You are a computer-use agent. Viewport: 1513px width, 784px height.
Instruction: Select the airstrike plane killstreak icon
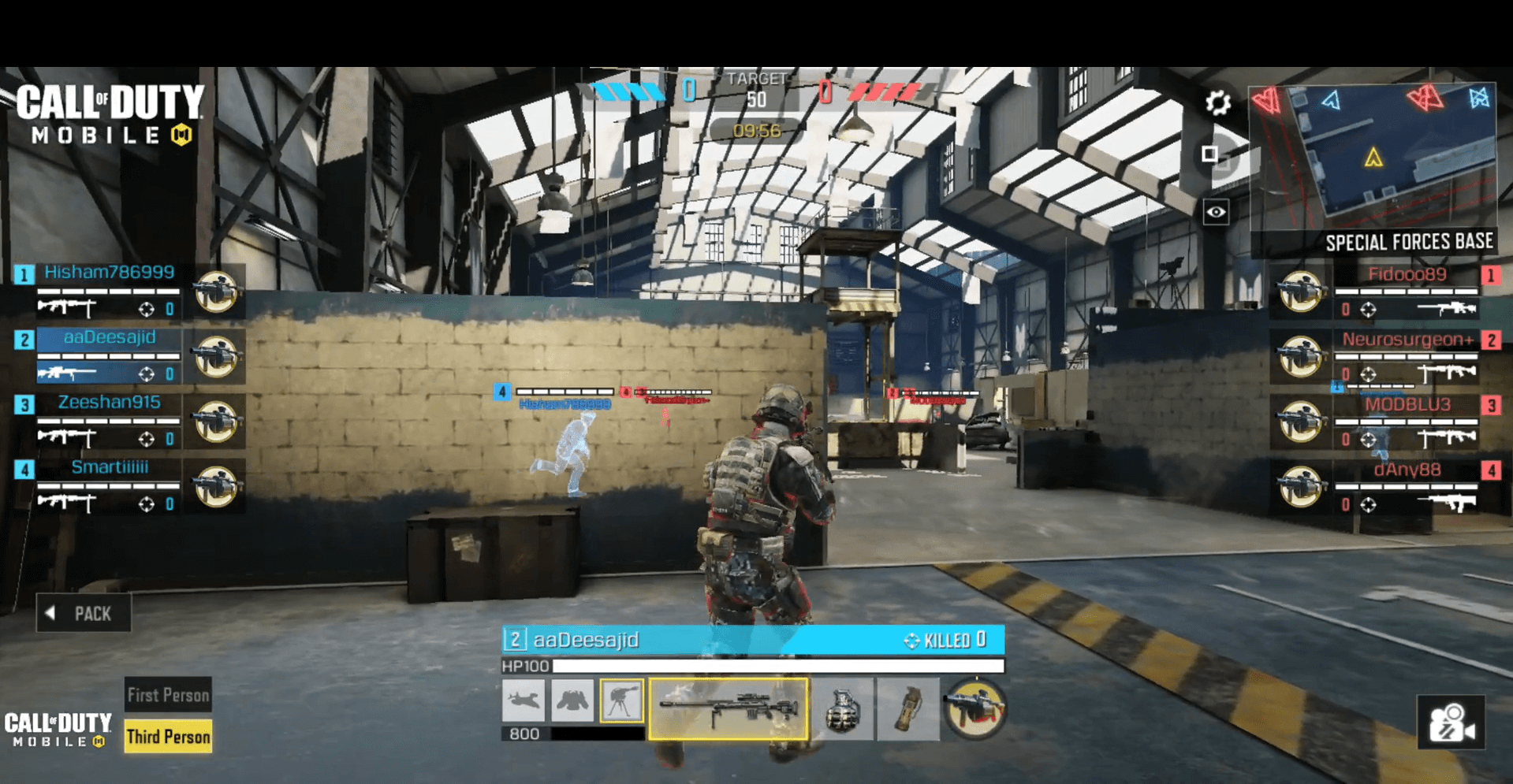524,700
